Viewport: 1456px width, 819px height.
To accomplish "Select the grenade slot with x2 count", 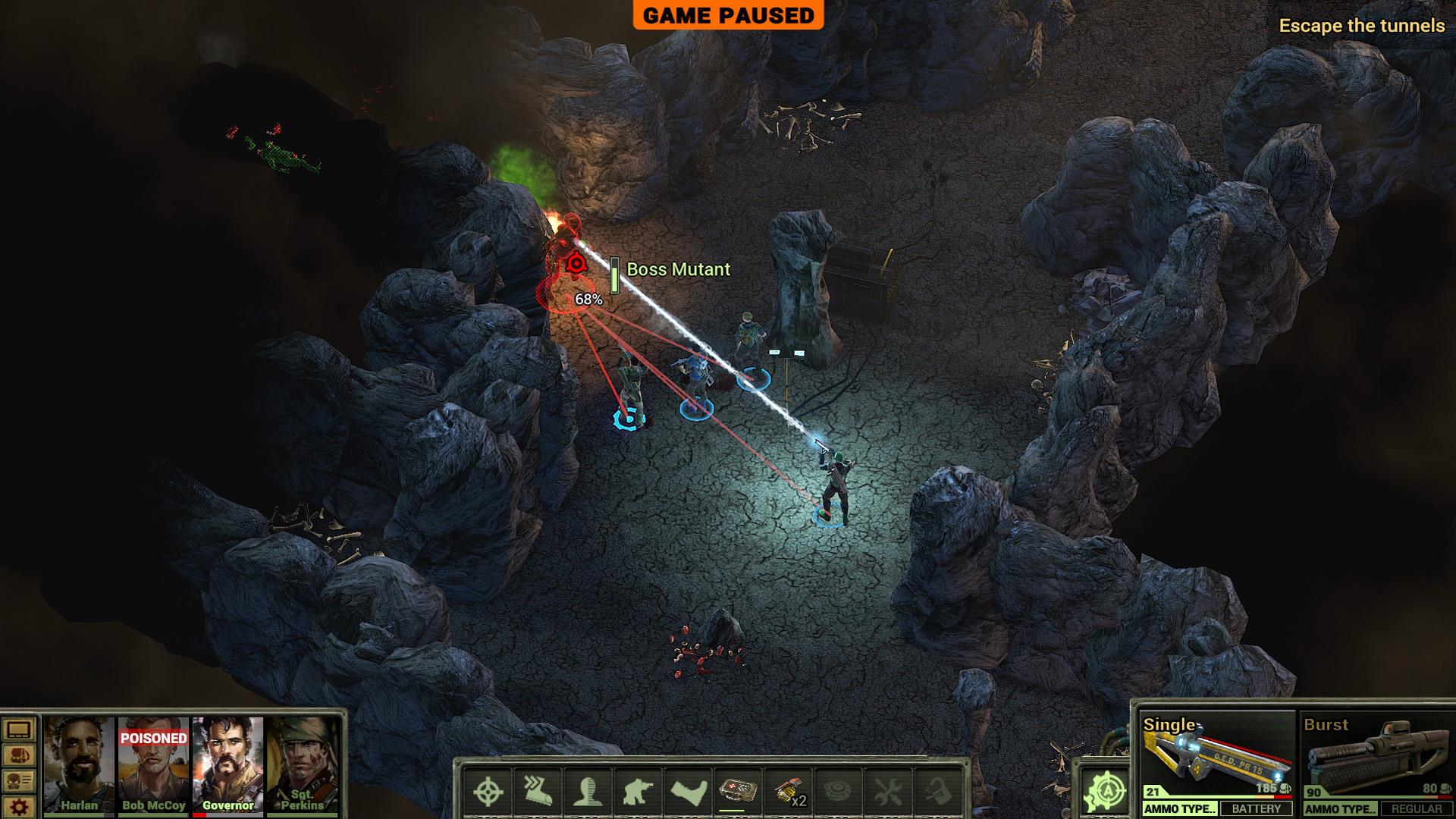I will click(788, 792).
